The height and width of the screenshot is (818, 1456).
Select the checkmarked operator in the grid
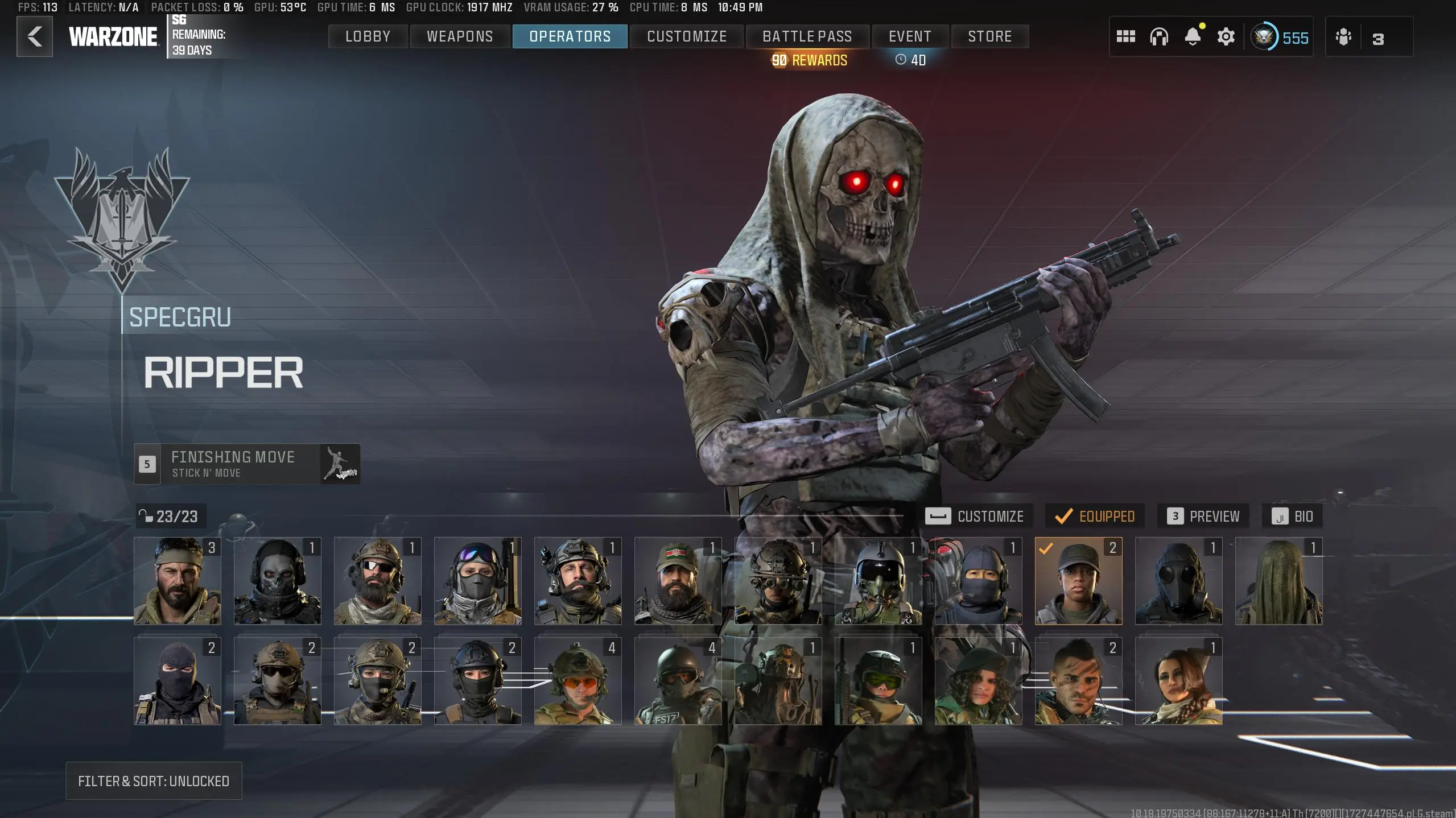1078,581
